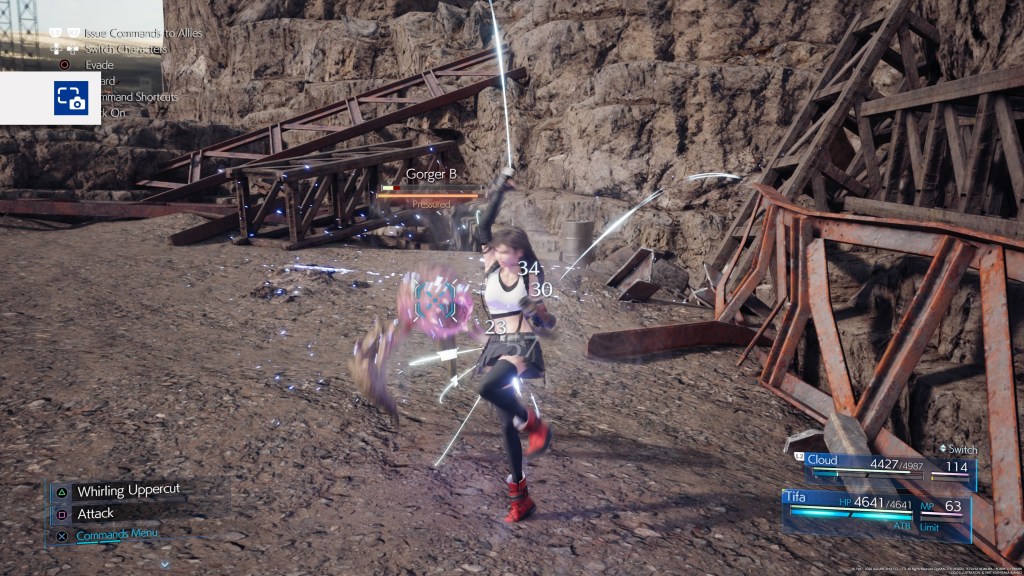Open the Commands Menu

tap(116, 534)
